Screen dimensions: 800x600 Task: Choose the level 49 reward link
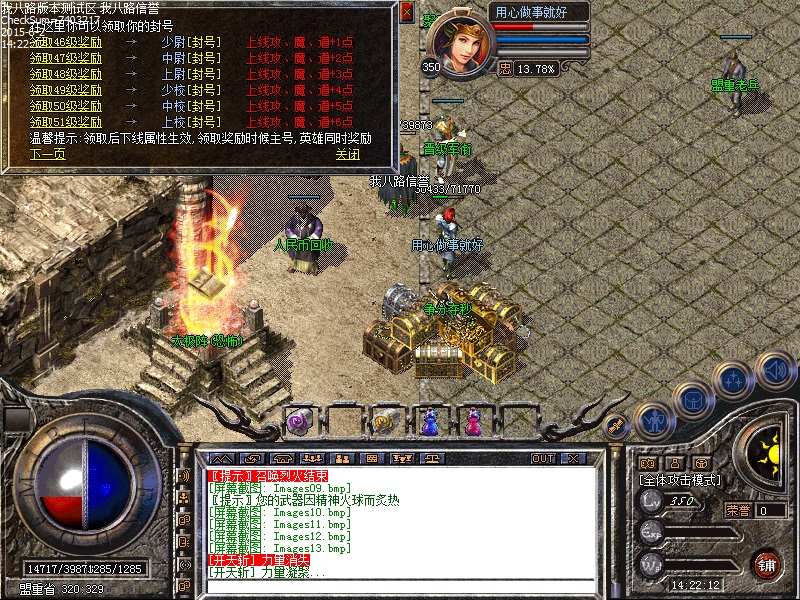pyautogui.click(x=66, y=90)
